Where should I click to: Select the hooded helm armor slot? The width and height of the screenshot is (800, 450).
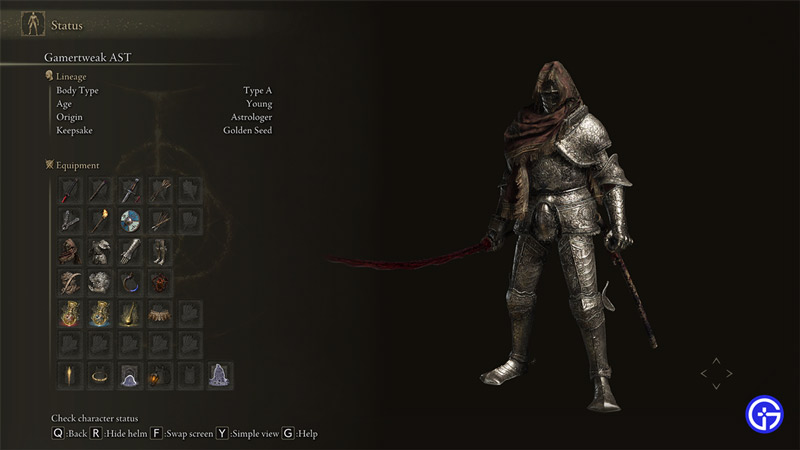(70, 251)
